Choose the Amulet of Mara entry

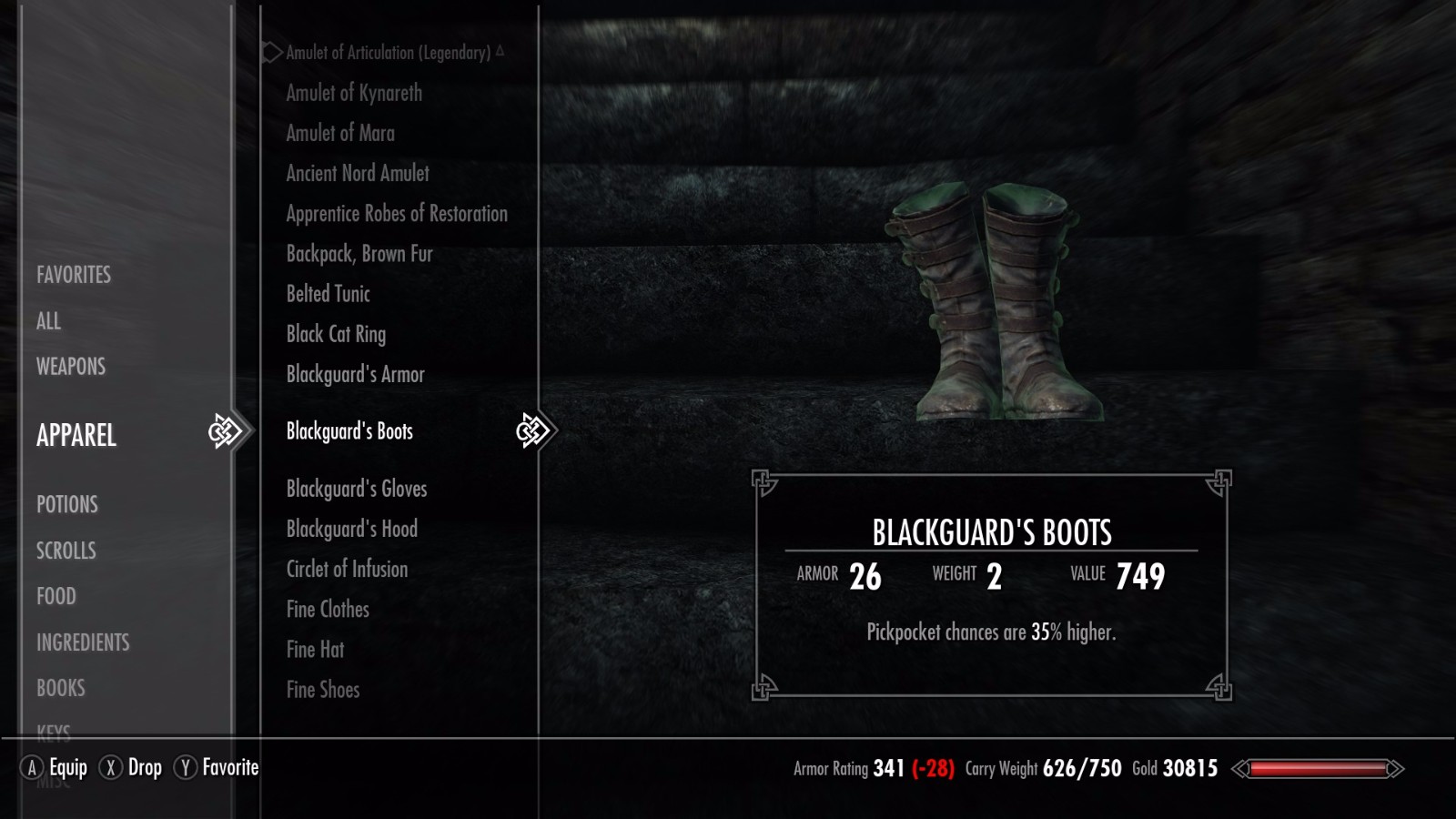coord(340,133)
